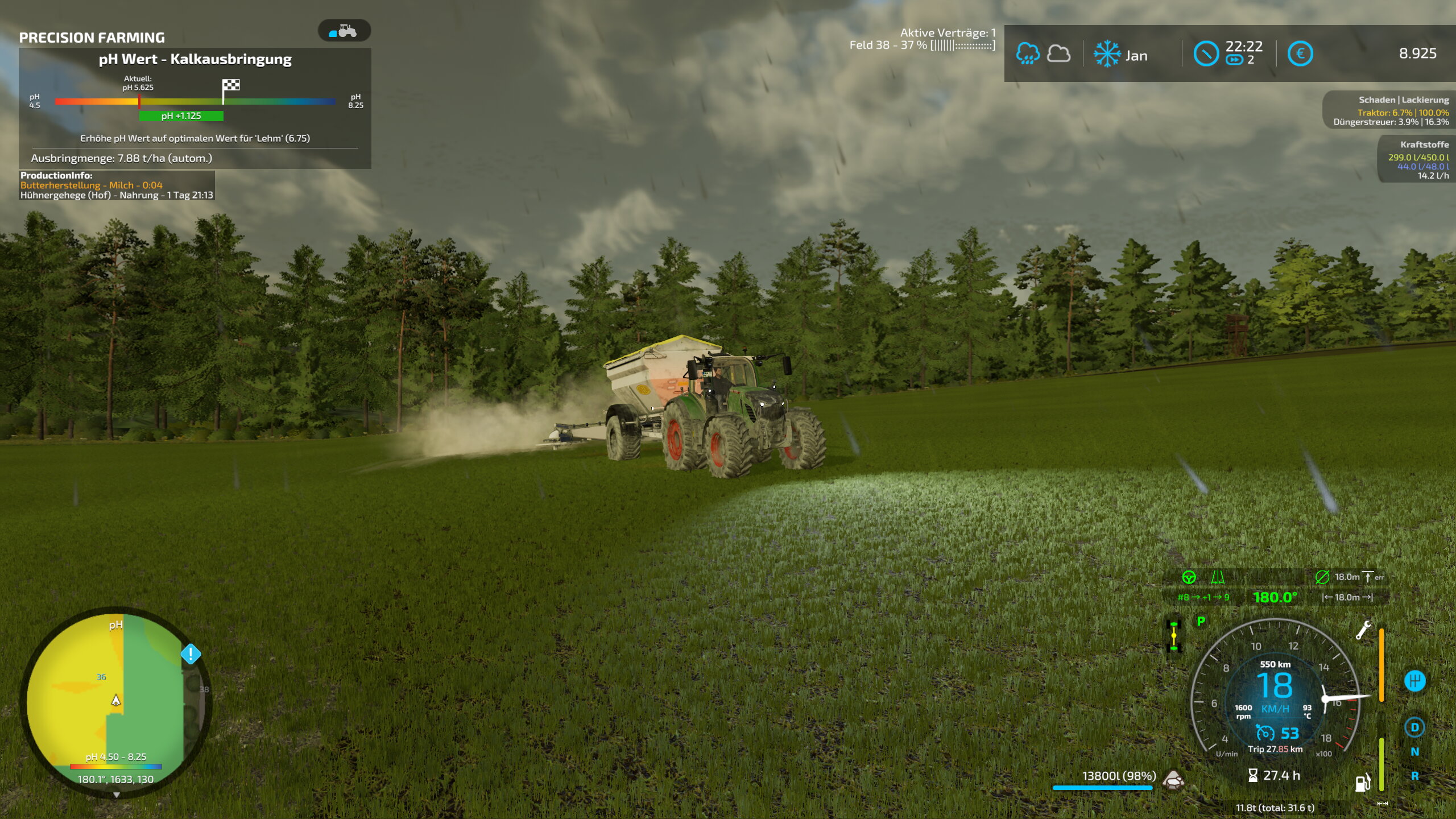Open the circular pH minimap
The height and width of the screenshot is (819, 1456).
tap(116, 702)
